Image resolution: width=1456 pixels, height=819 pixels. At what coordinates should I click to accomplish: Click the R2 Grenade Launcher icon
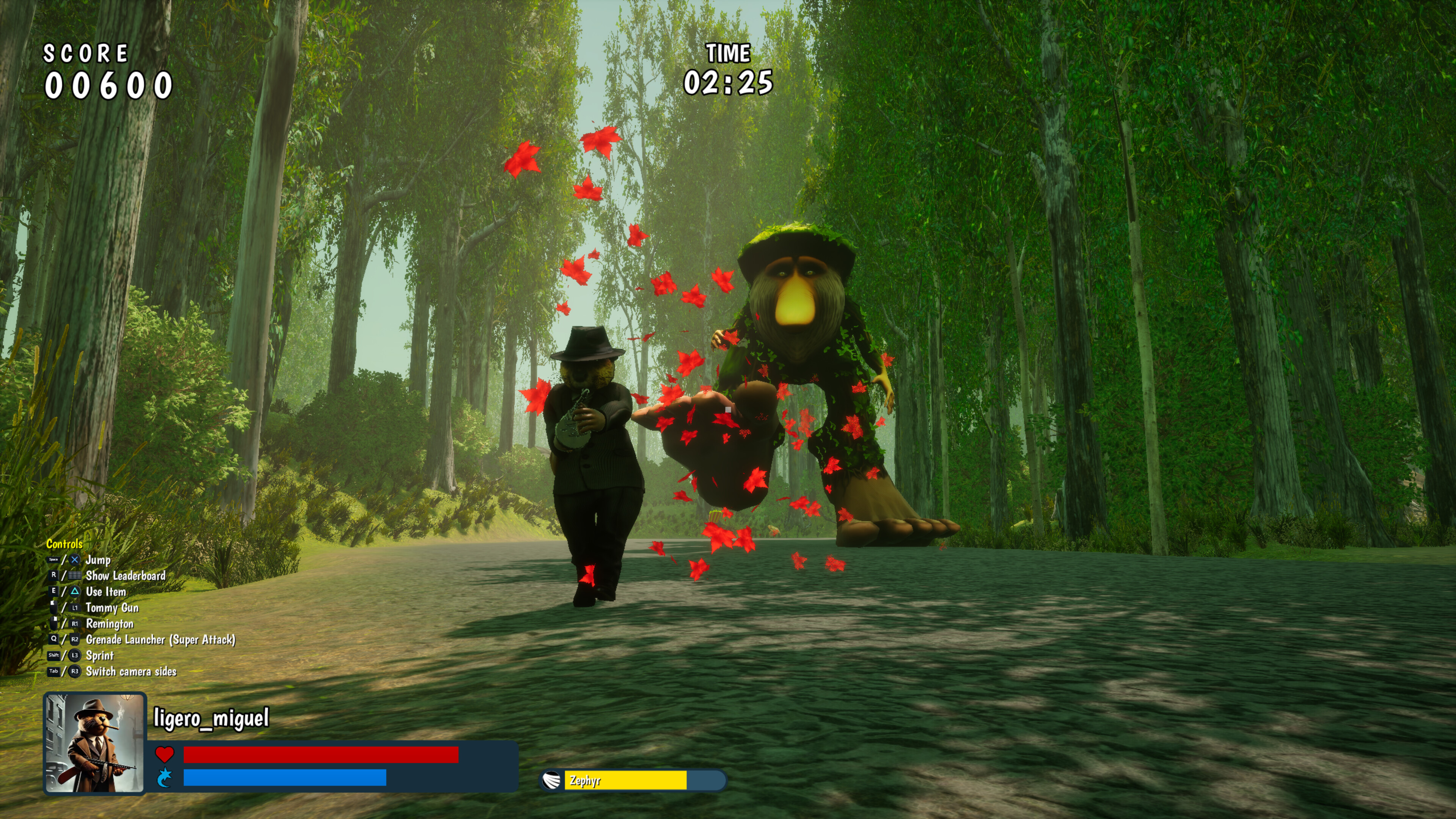point(74,639)
